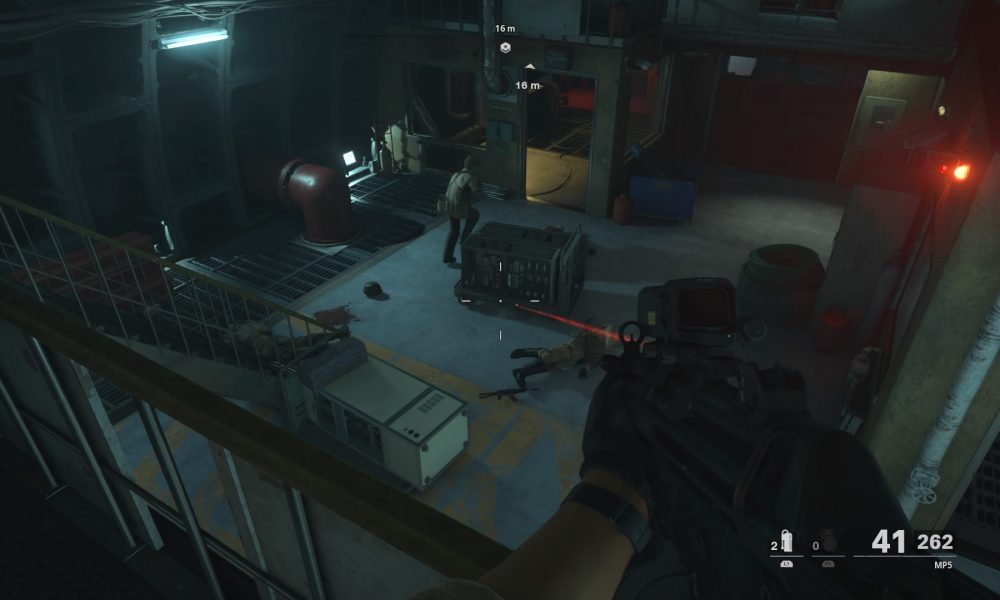
Task: Click the hexagonal objective waypoint marker
Action: (505, 47)
